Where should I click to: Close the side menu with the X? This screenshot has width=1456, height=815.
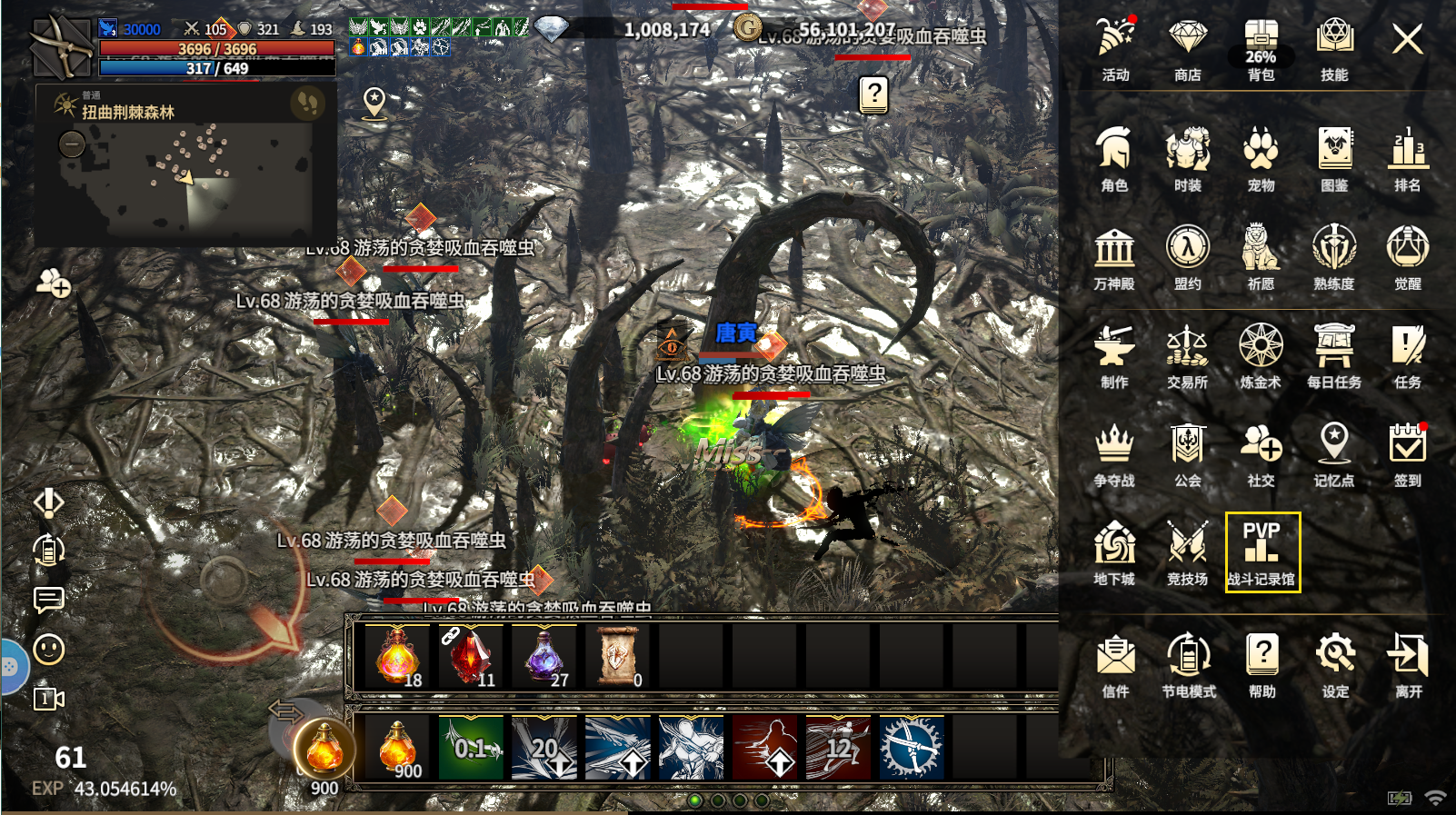pos(1407,39)
